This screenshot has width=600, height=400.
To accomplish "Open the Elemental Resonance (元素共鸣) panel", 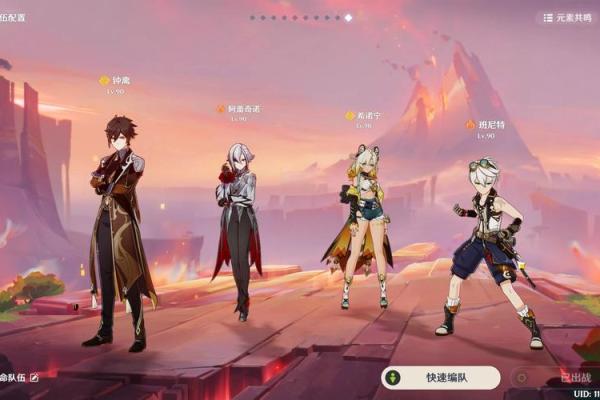I will click(566, 18).
